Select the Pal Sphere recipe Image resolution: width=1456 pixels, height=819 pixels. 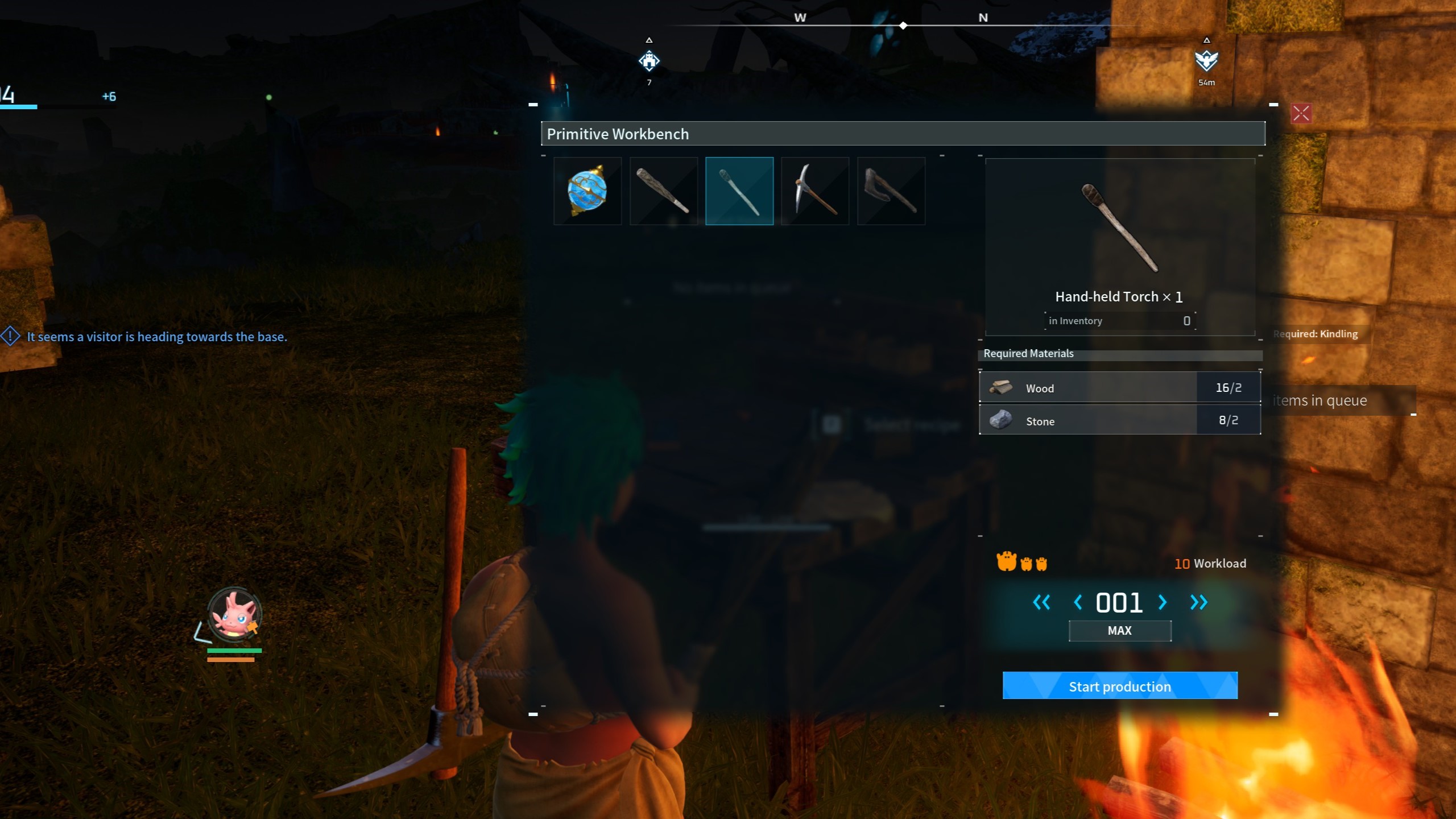tap(588, 191)
